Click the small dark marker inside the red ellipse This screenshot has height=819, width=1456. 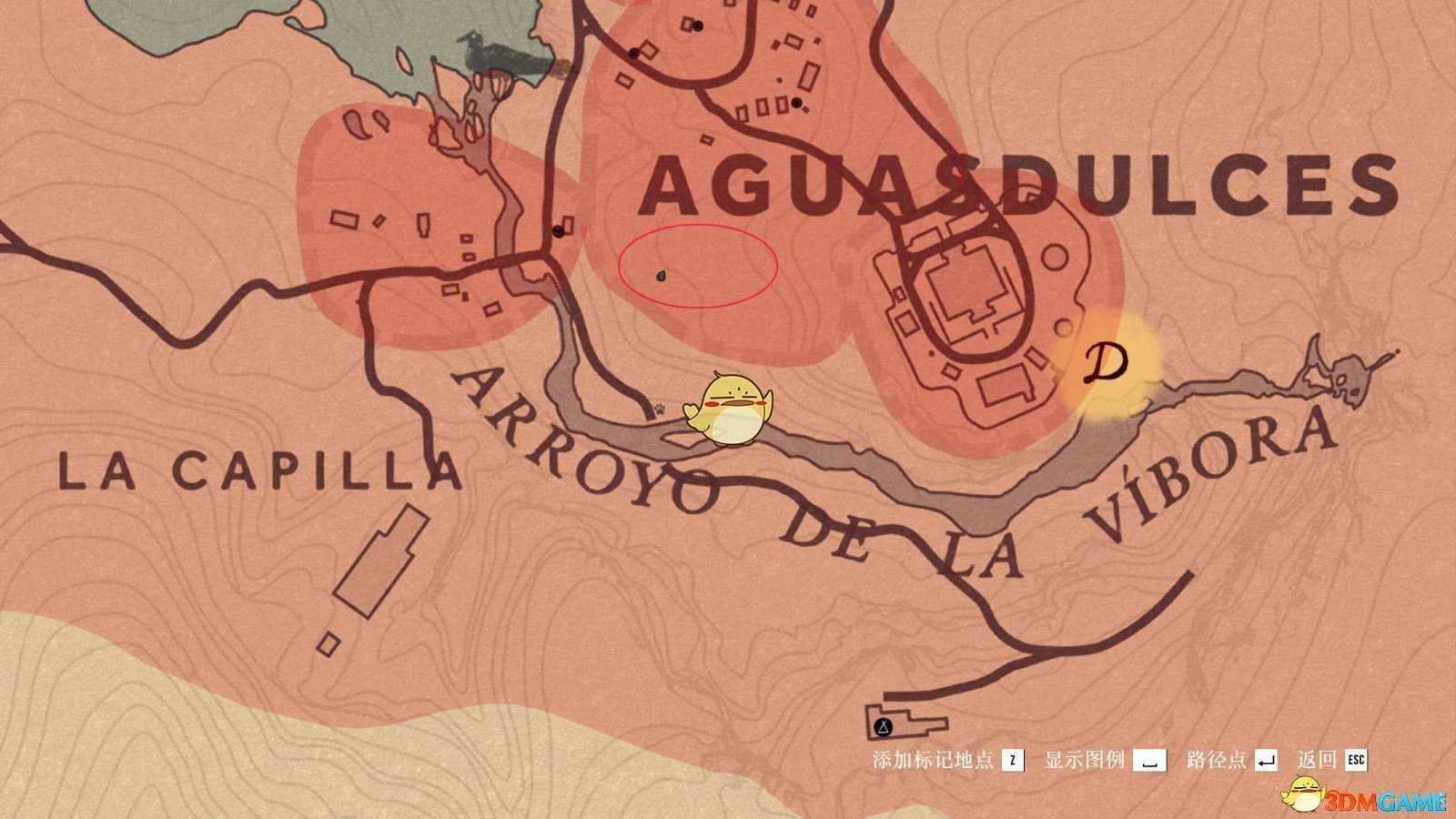[x=662, y=276]
